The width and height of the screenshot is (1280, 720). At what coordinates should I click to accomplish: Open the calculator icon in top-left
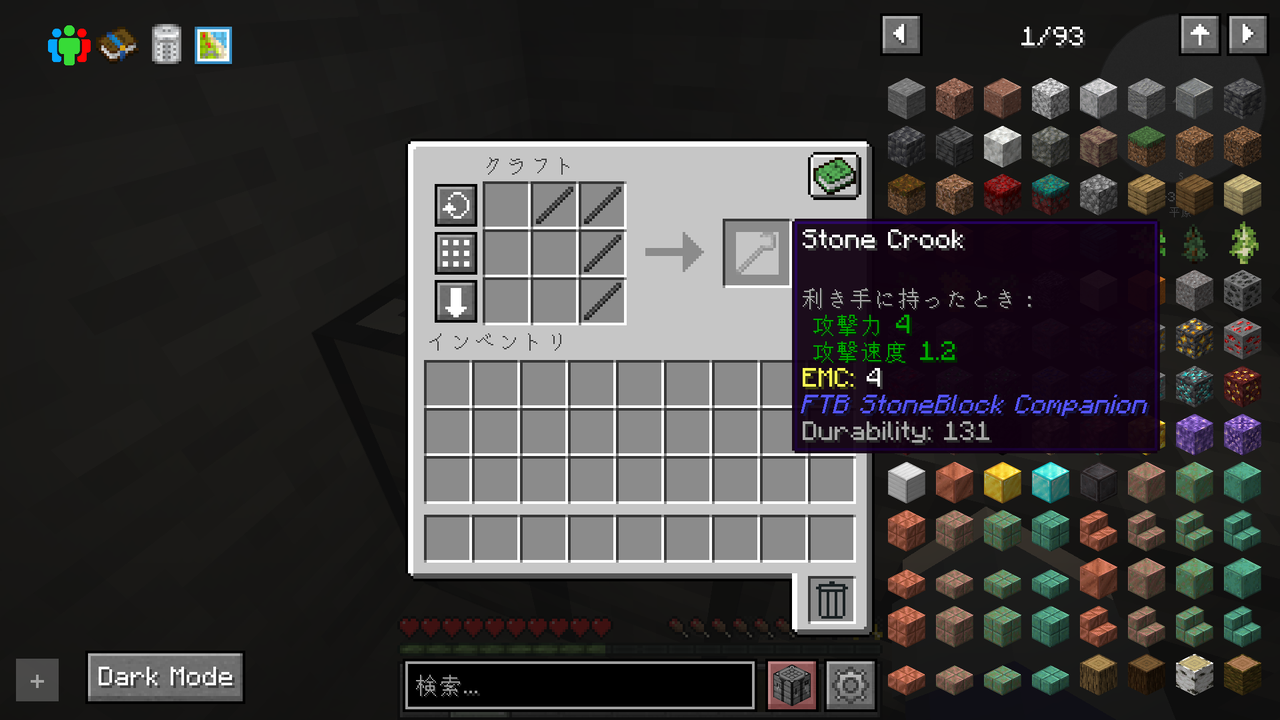click(x=165, y=44)
